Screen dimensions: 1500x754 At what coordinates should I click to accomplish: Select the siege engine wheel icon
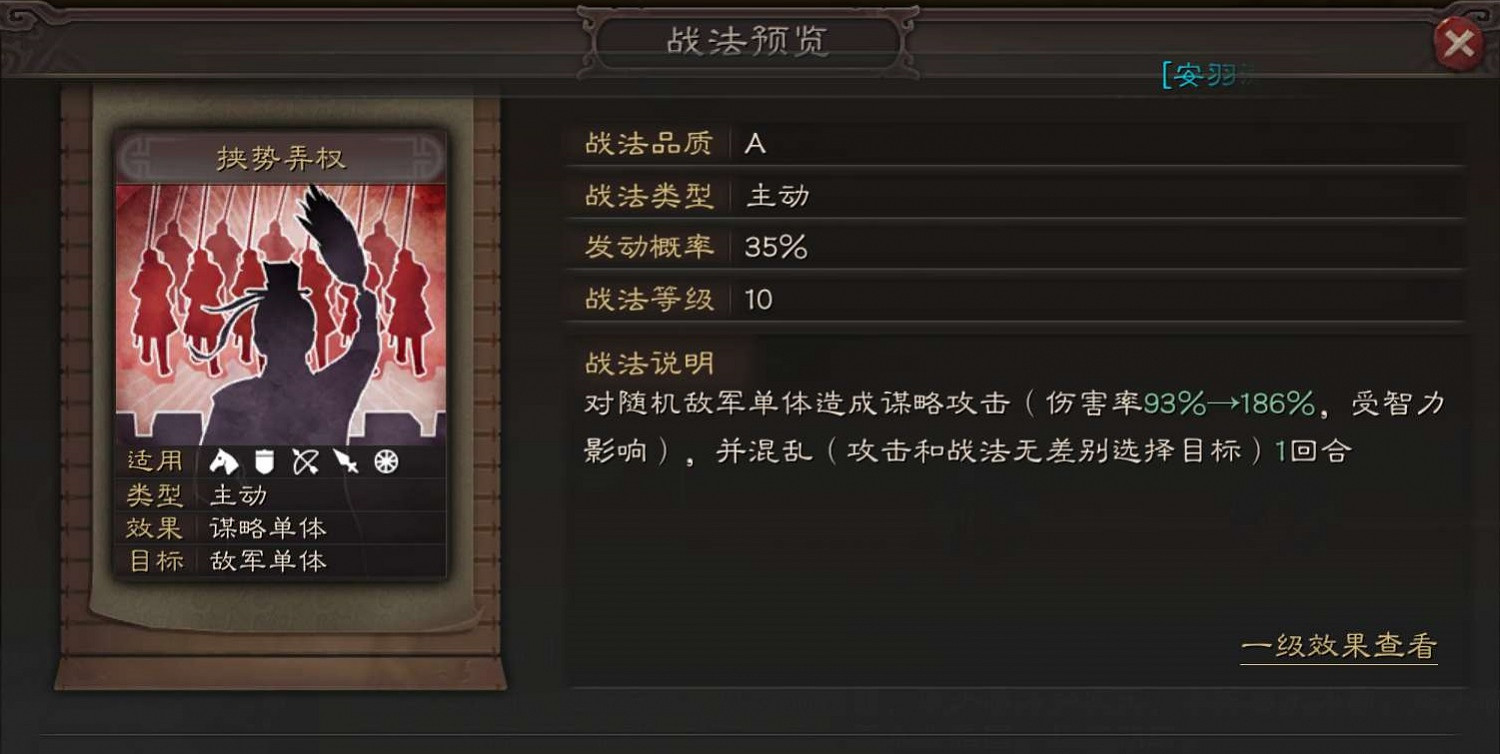click(387, 463)
